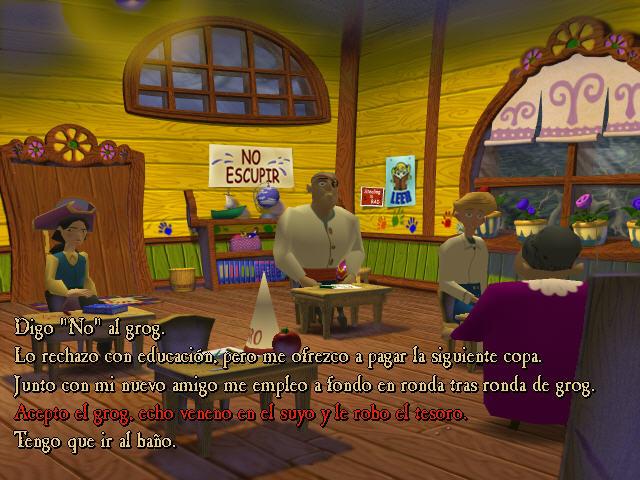640x480 pixels.
Task: Choose 'Acepto el grog, echo veneno' option
Action: coord(241,412)
